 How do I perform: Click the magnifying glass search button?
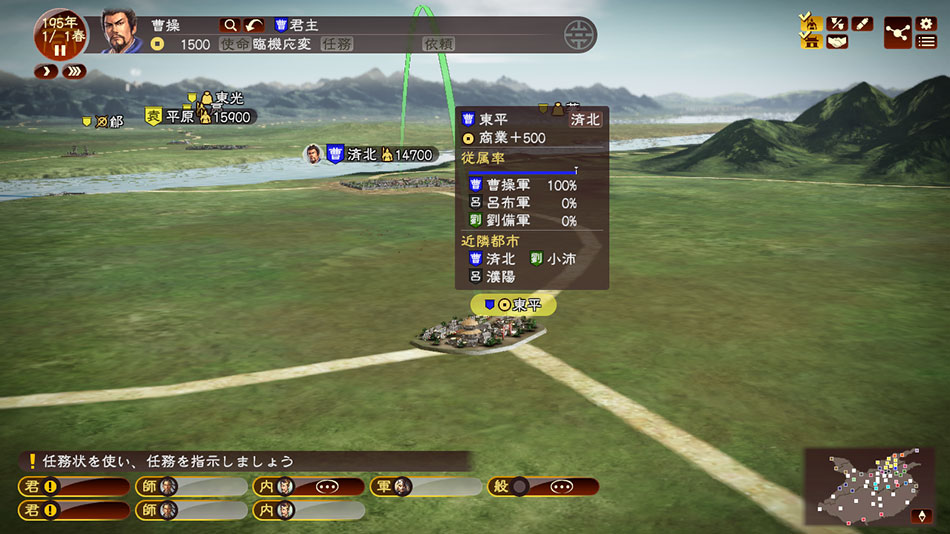pyautogui.click(x=231, y=25)
